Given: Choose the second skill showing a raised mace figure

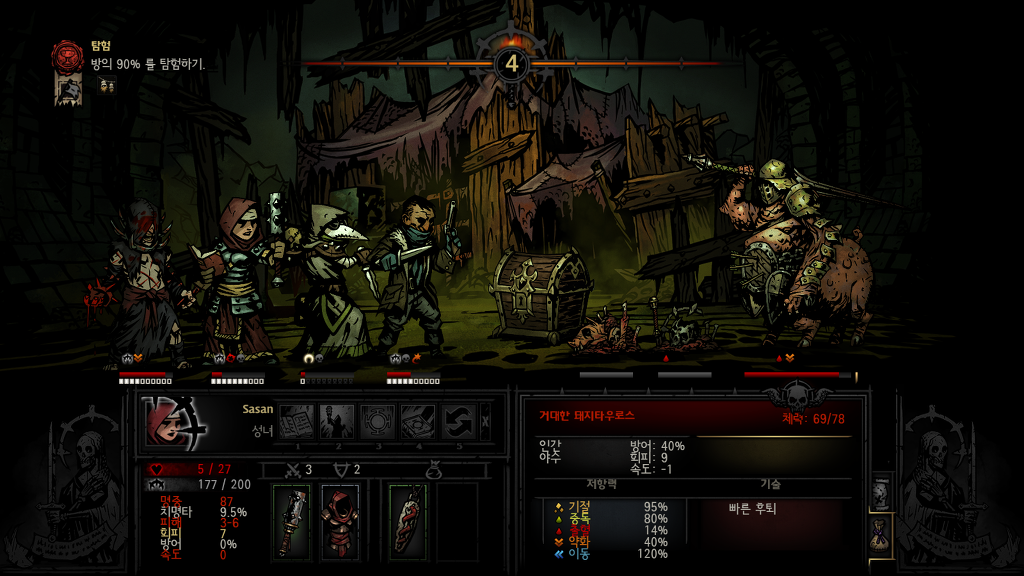Looking at the screenshot, I should (337, 422).
